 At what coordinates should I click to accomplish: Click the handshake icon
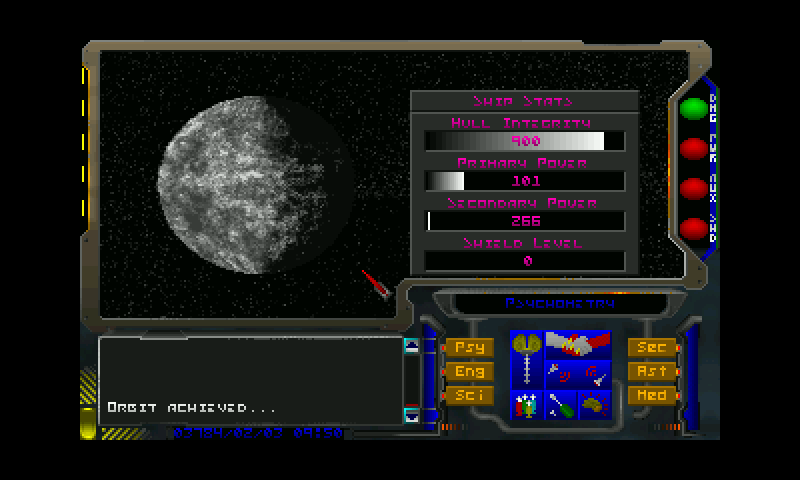(x=578, y=345)
